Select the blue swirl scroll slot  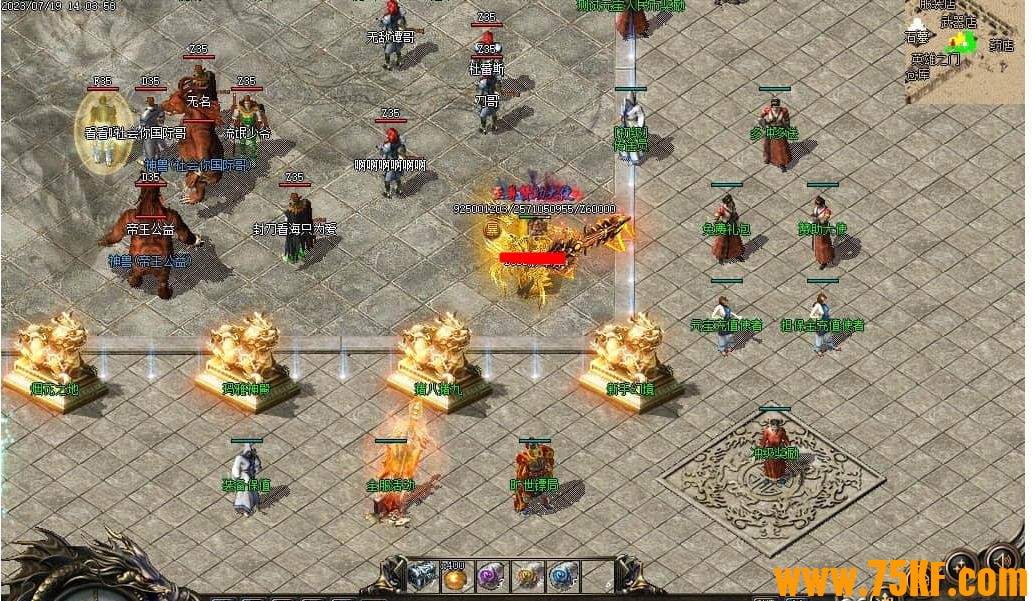(x=562, y=577)
